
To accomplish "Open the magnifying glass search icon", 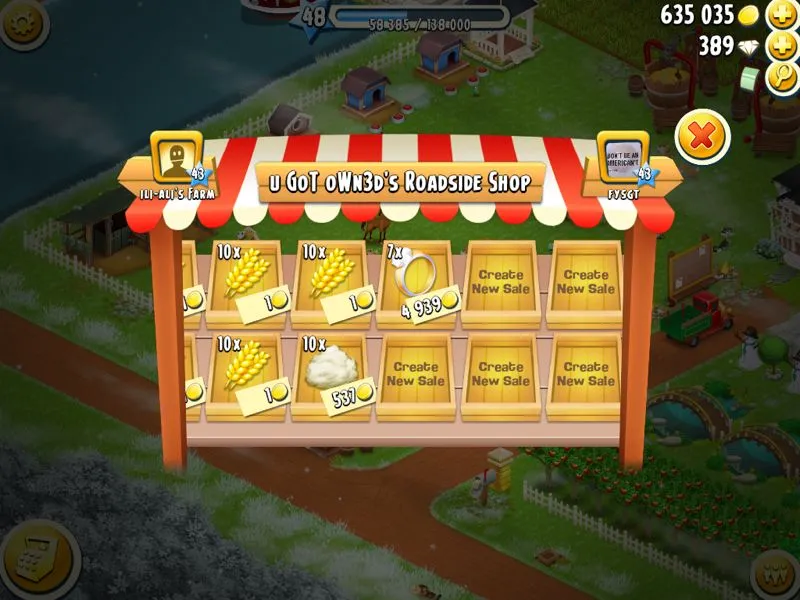I will 781,77.
